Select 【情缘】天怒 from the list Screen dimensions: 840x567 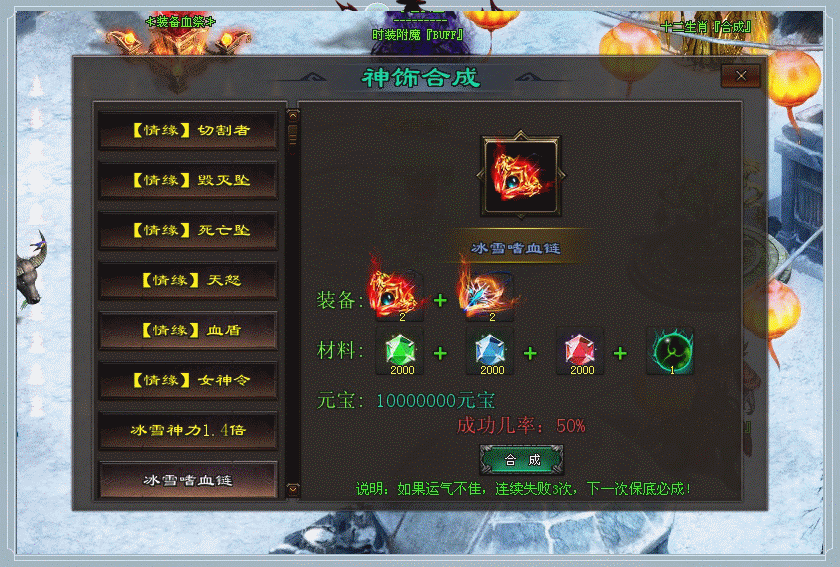(188, 280)
